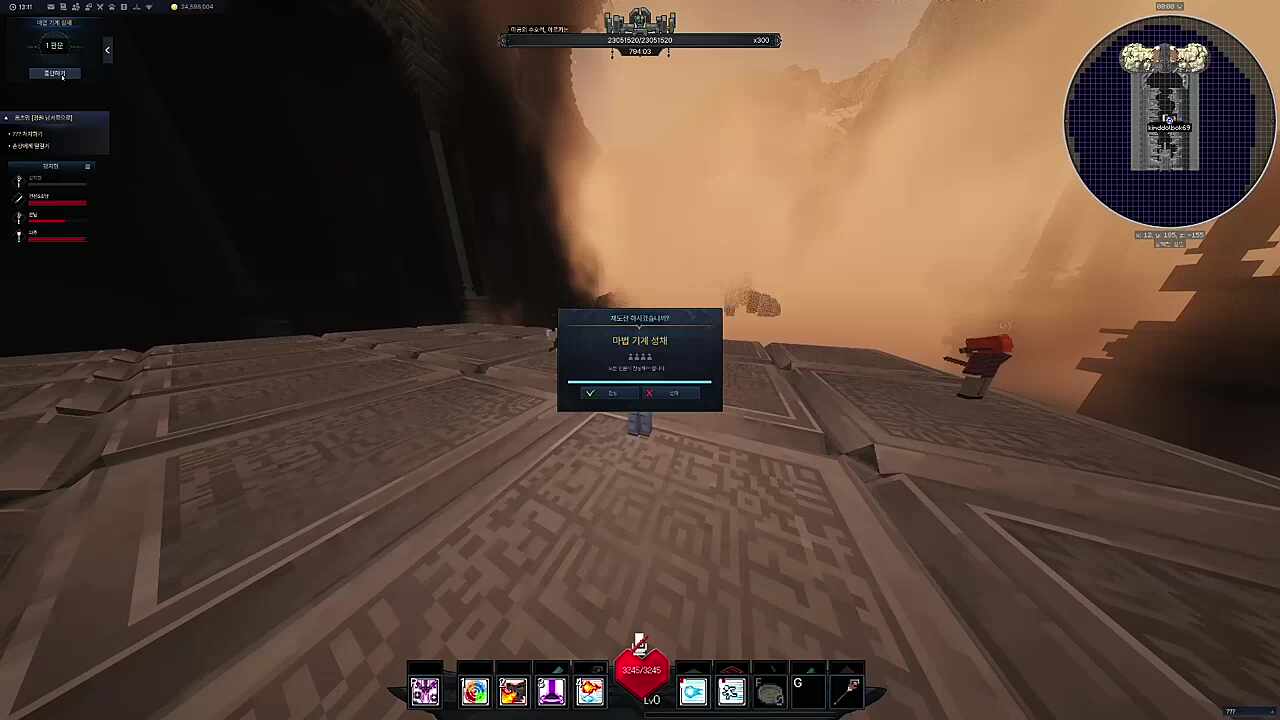Collapse the quest tracker header

(6, 118)
